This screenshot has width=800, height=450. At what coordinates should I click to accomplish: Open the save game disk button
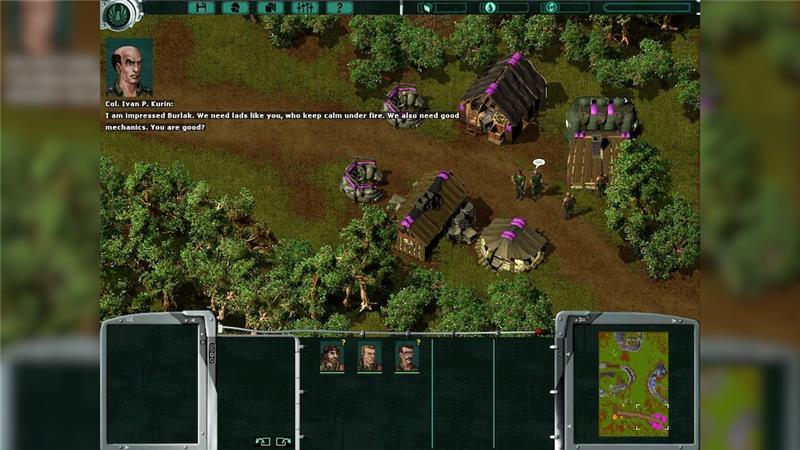201,7
